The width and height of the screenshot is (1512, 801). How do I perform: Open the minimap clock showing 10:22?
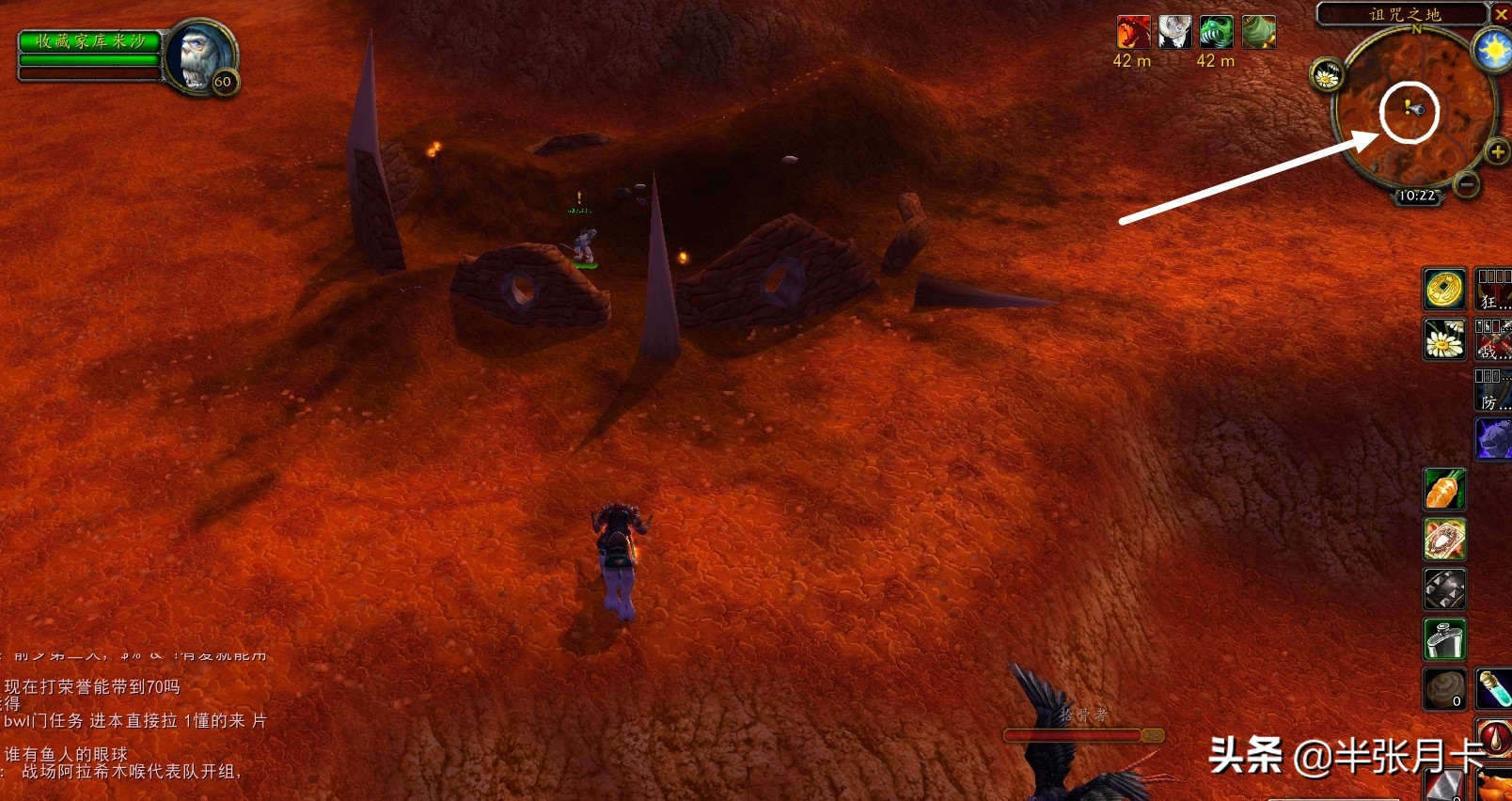coord(1416,196)
